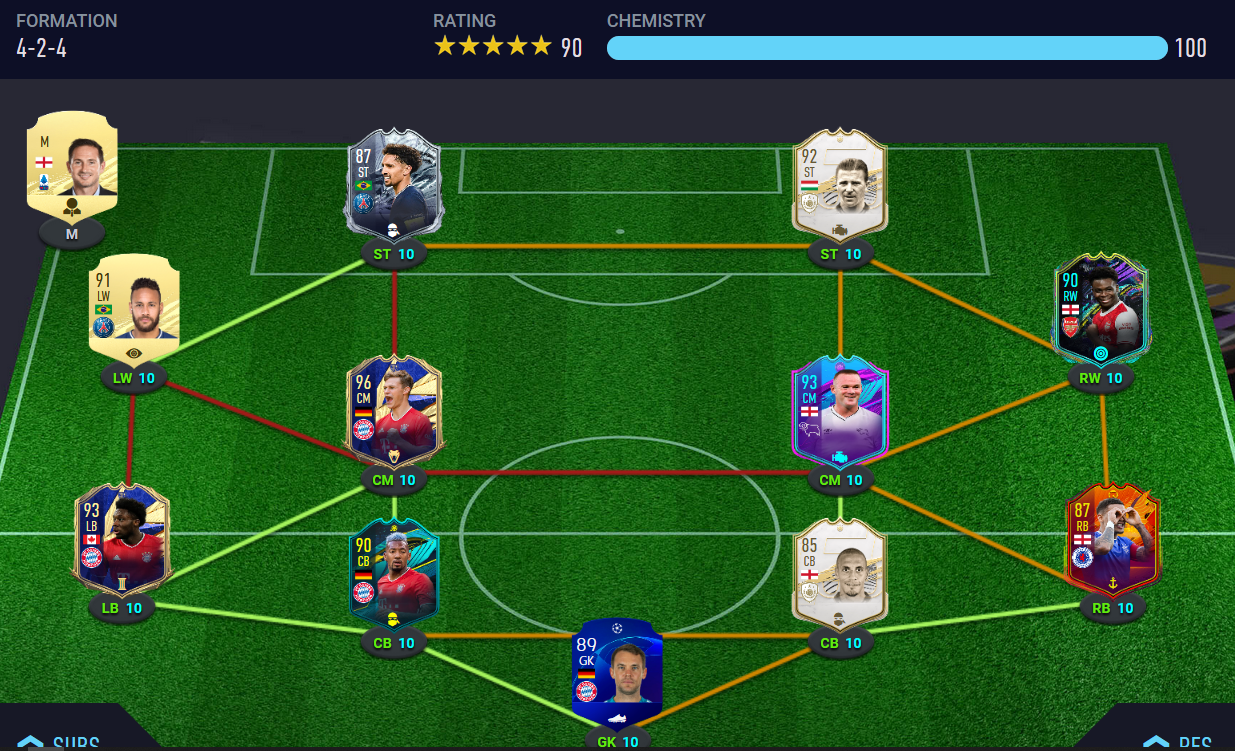
Task: Pick the 85-rated icon CB card
Action: click(x=840, y=572)
